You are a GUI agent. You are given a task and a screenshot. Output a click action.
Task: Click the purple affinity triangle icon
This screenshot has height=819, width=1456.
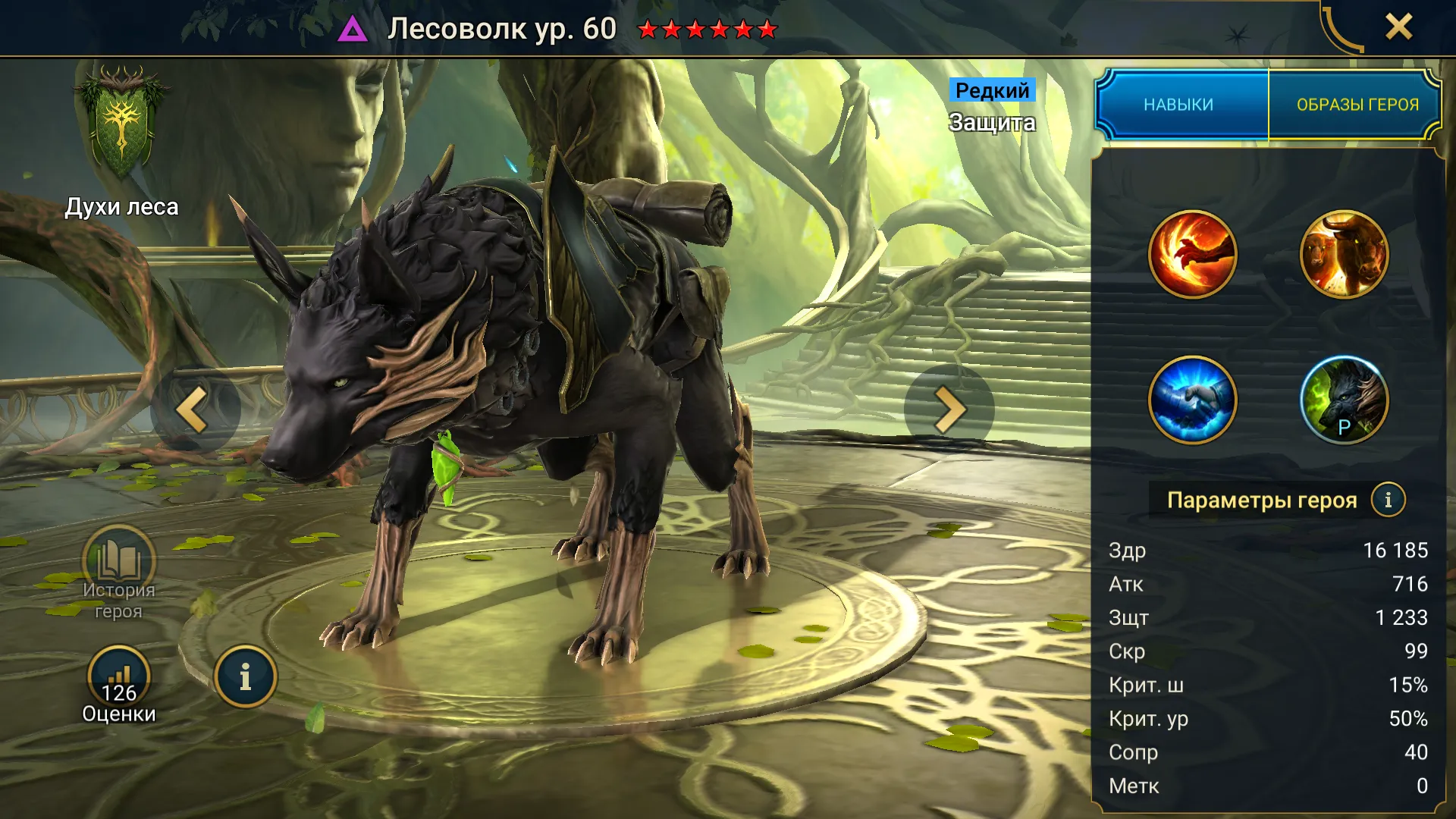[x=353, y=30]
